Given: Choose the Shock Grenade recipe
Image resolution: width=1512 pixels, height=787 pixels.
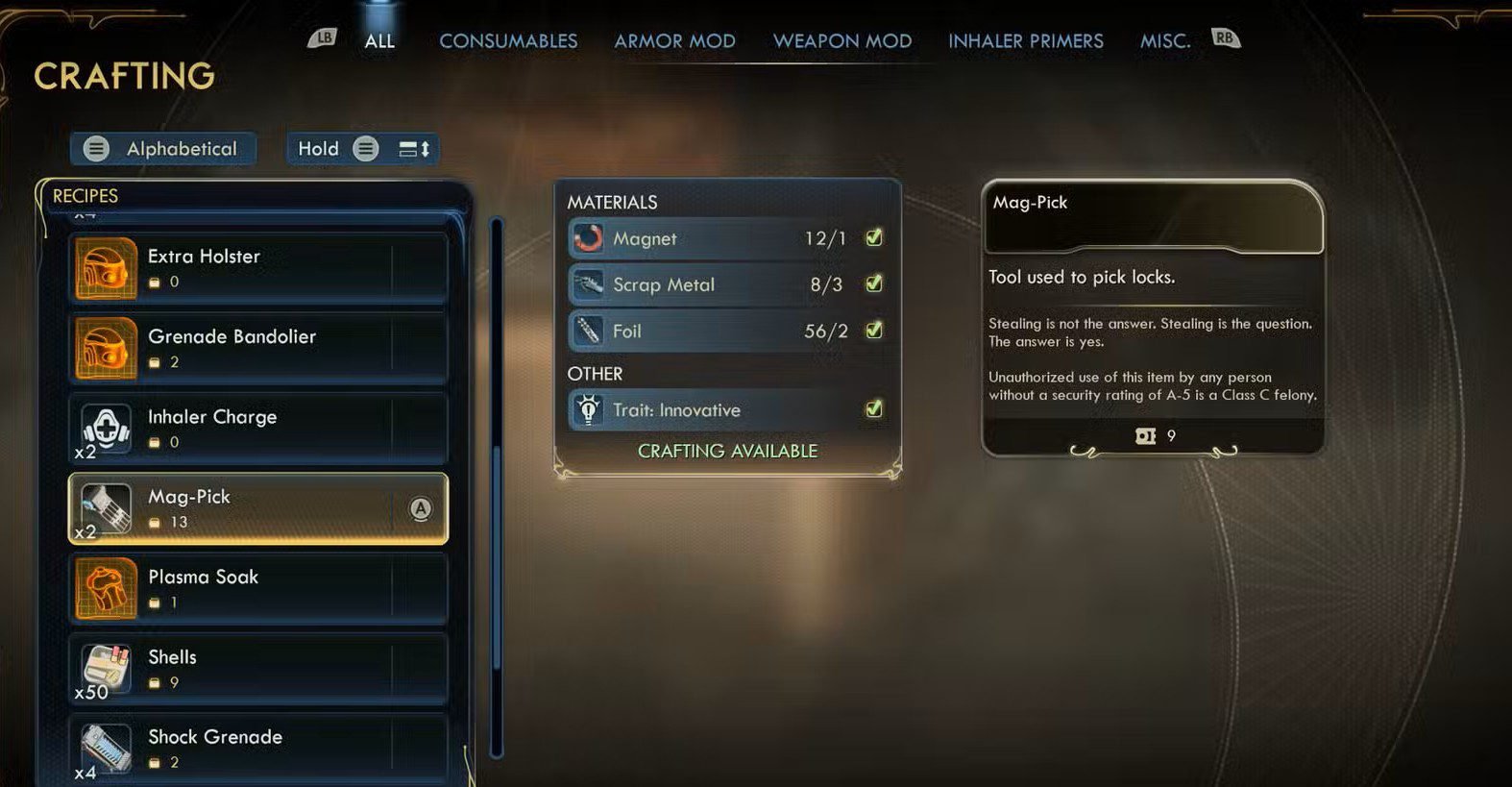Looking at the screenshot, I should 257,749.
